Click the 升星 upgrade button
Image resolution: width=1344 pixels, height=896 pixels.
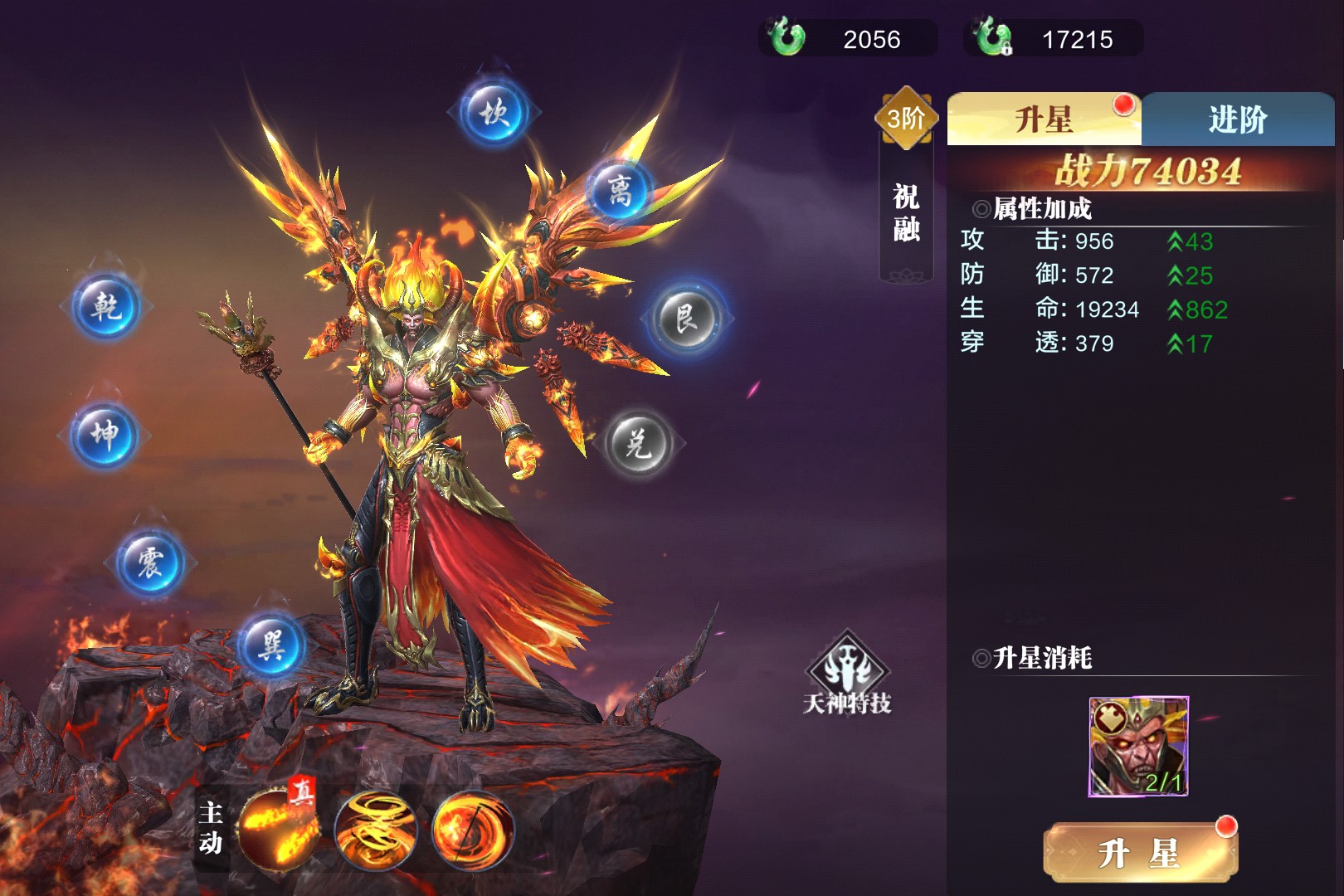coord(1139,852)
